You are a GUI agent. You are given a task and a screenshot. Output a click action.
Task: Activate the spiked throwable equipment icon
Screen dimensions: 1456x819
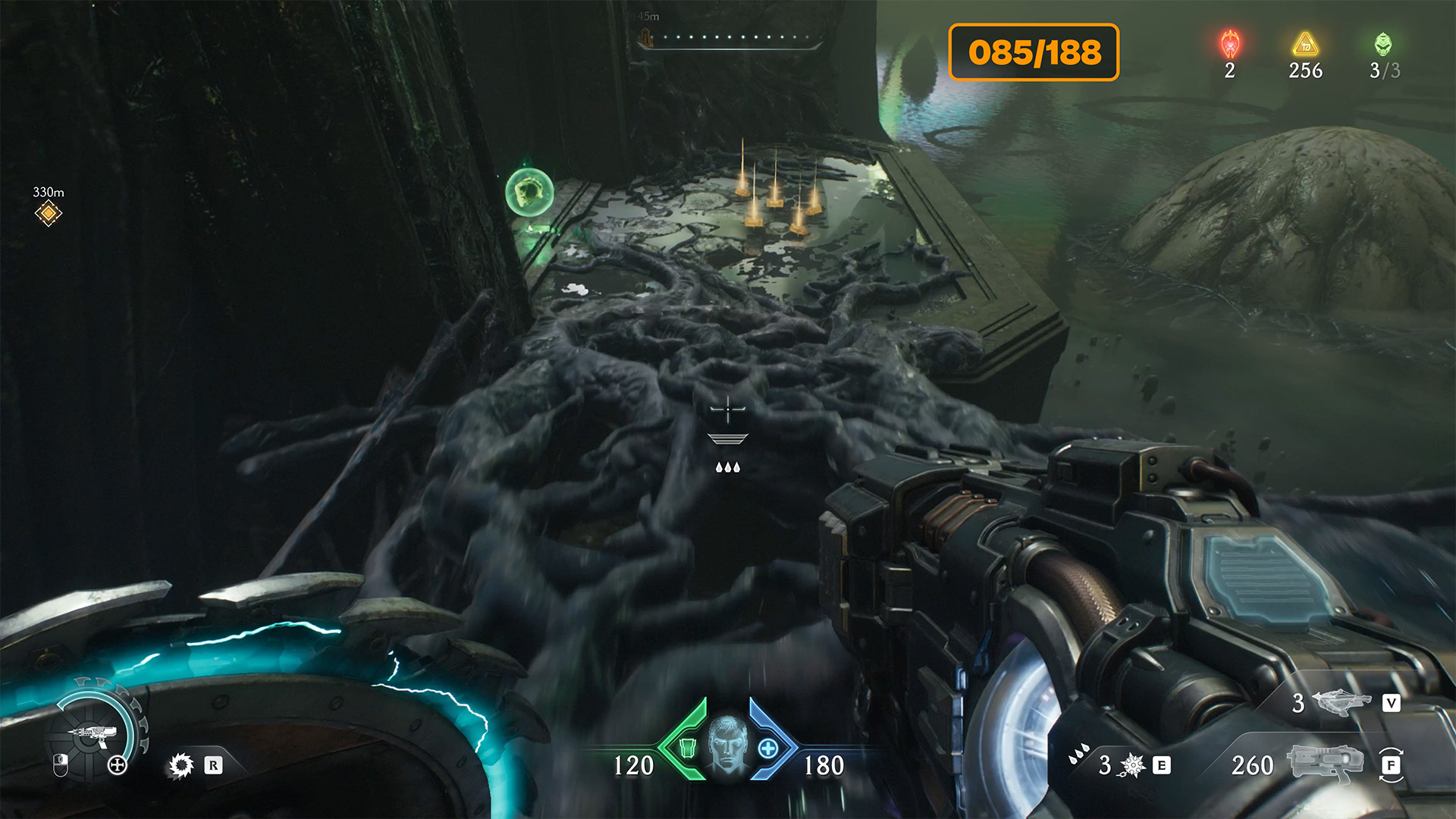pos(1132,765)
